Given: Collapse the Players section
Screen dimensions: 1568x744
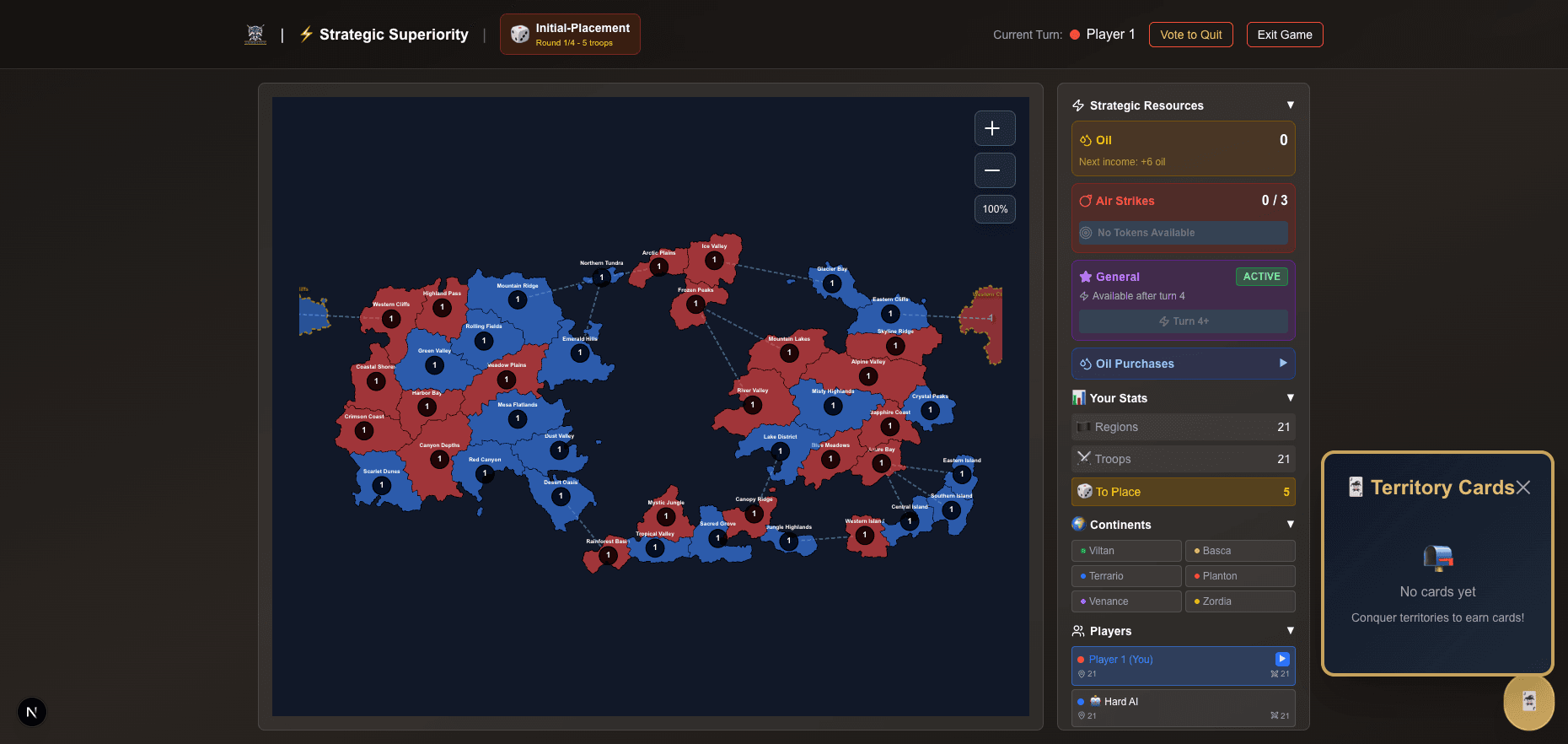Looking at the screenshot, I should [x=1290, y=631].
